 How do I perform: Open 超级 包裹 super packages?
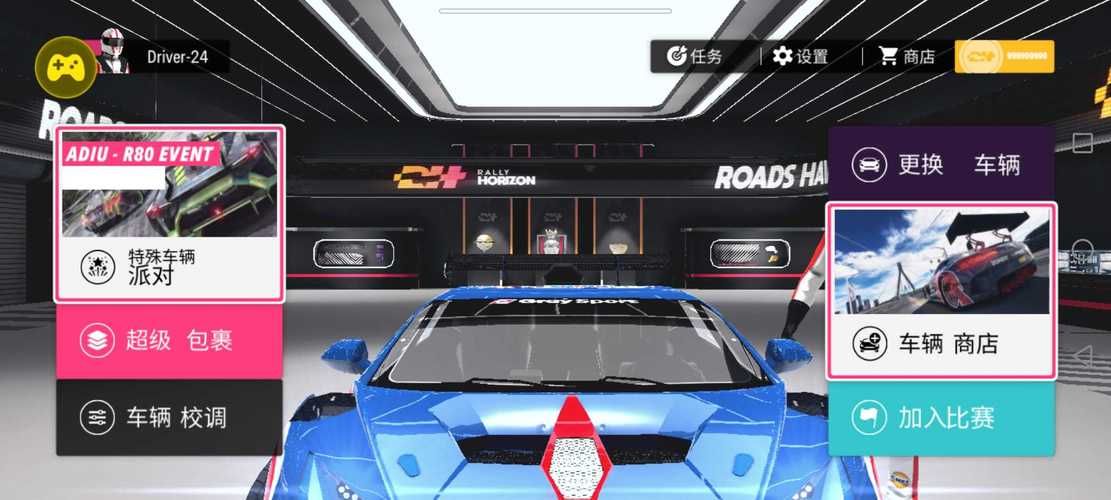tap(169, 341)
